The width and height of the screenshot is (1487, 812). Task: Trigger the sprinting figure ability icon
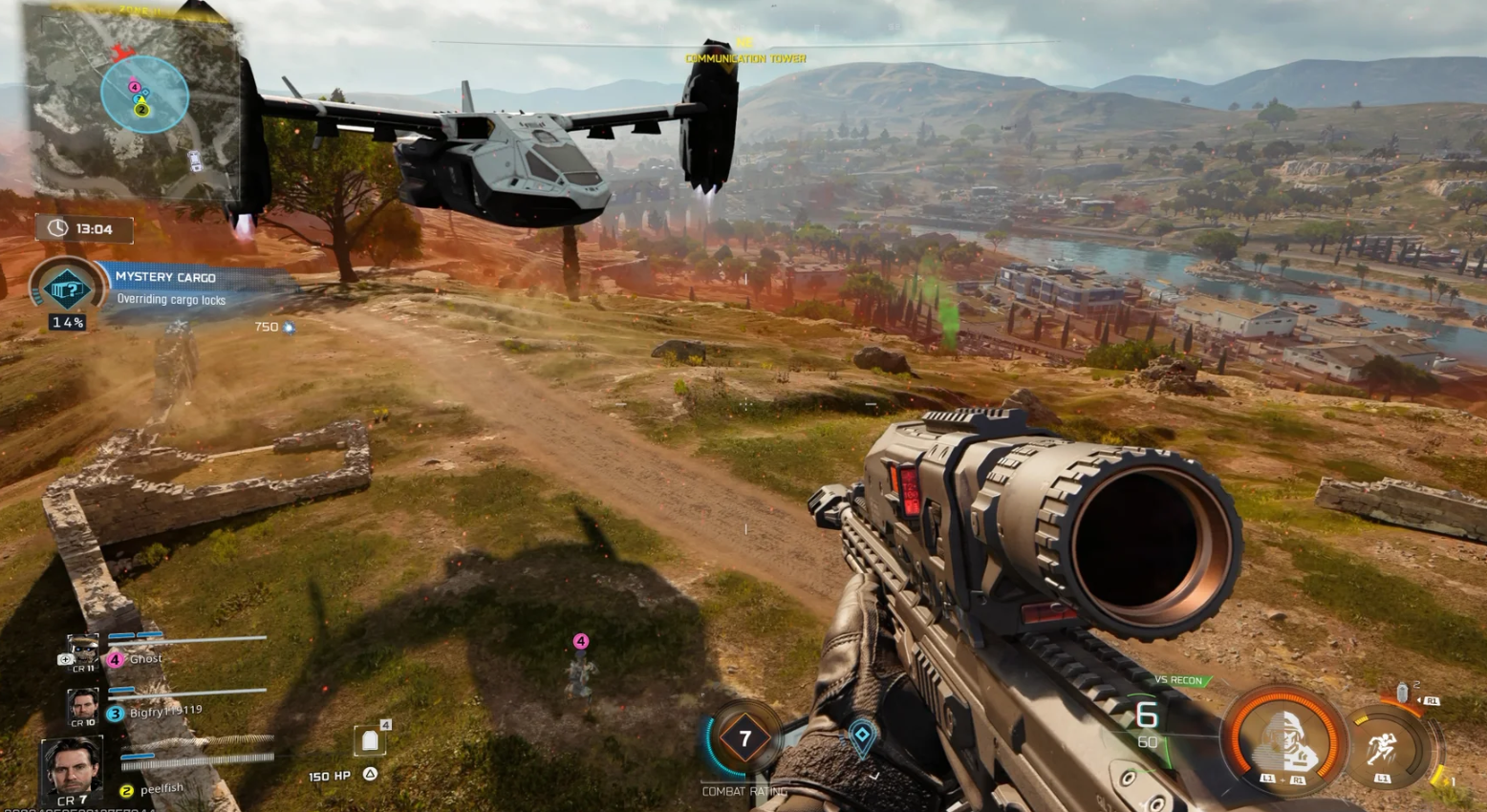[x=1383, y=748]
